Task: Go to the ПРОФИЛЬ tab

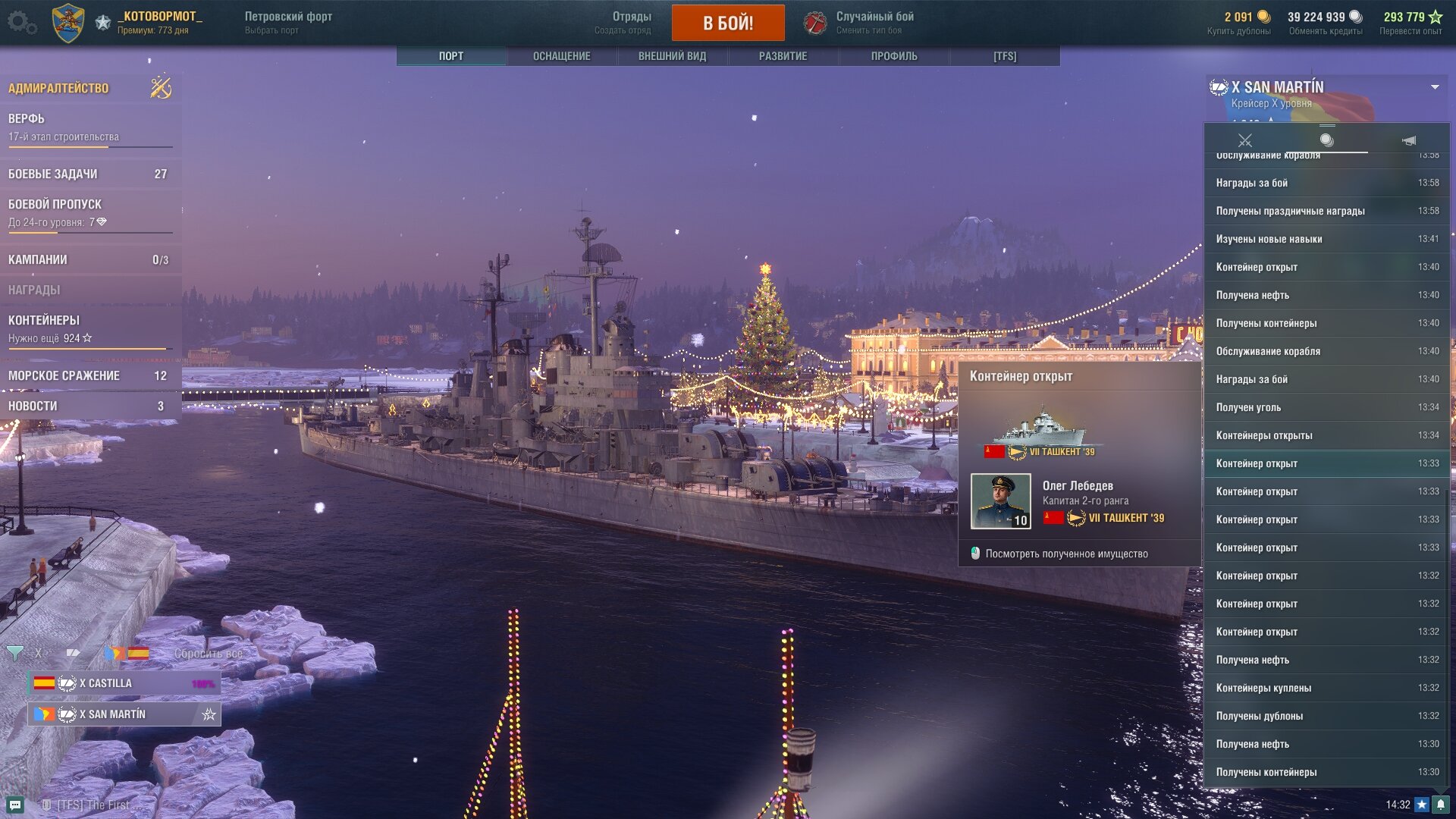Action: coord(894,56)
